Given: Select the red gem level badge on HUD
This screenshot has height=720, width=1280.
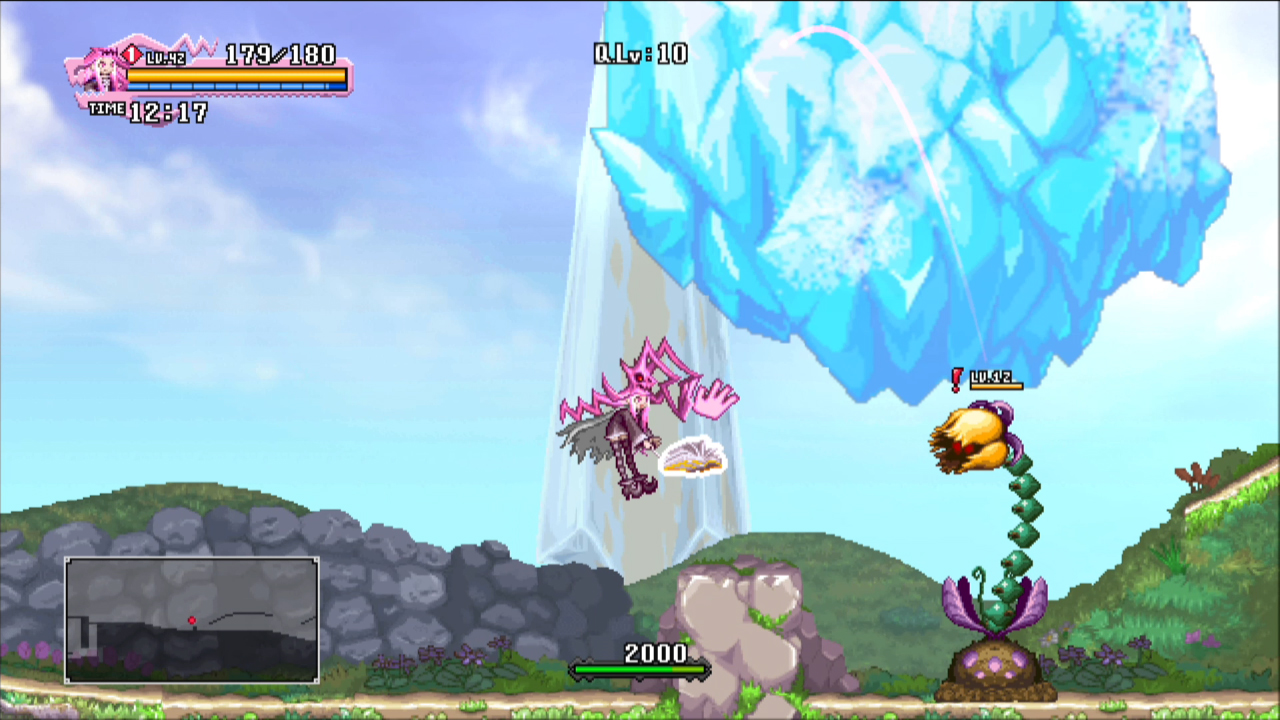Looking at the screenshot, I should (x=130, y=55).
